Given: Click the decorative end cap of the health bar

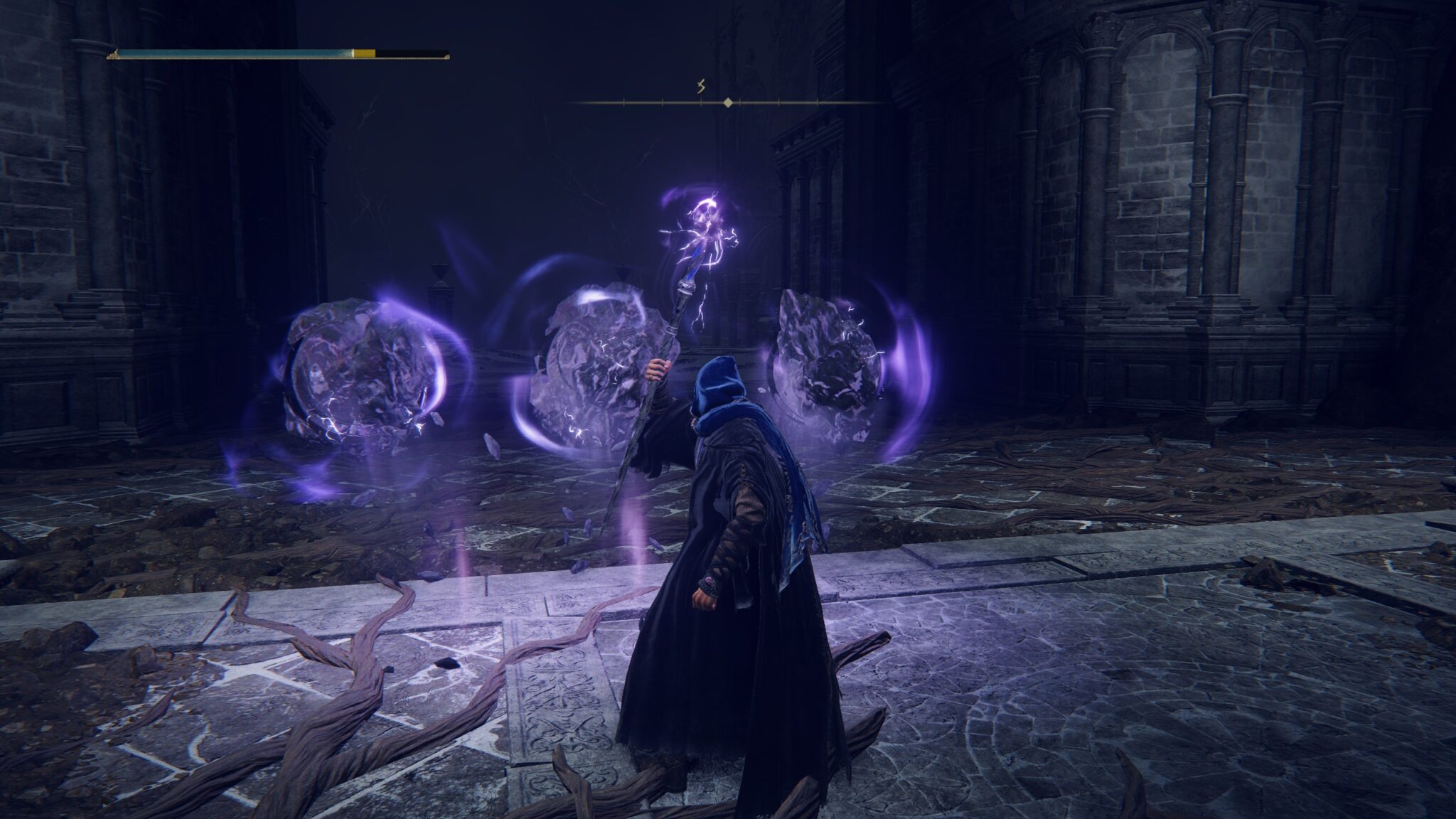Looking at the screenshot, I should point(114,53).
